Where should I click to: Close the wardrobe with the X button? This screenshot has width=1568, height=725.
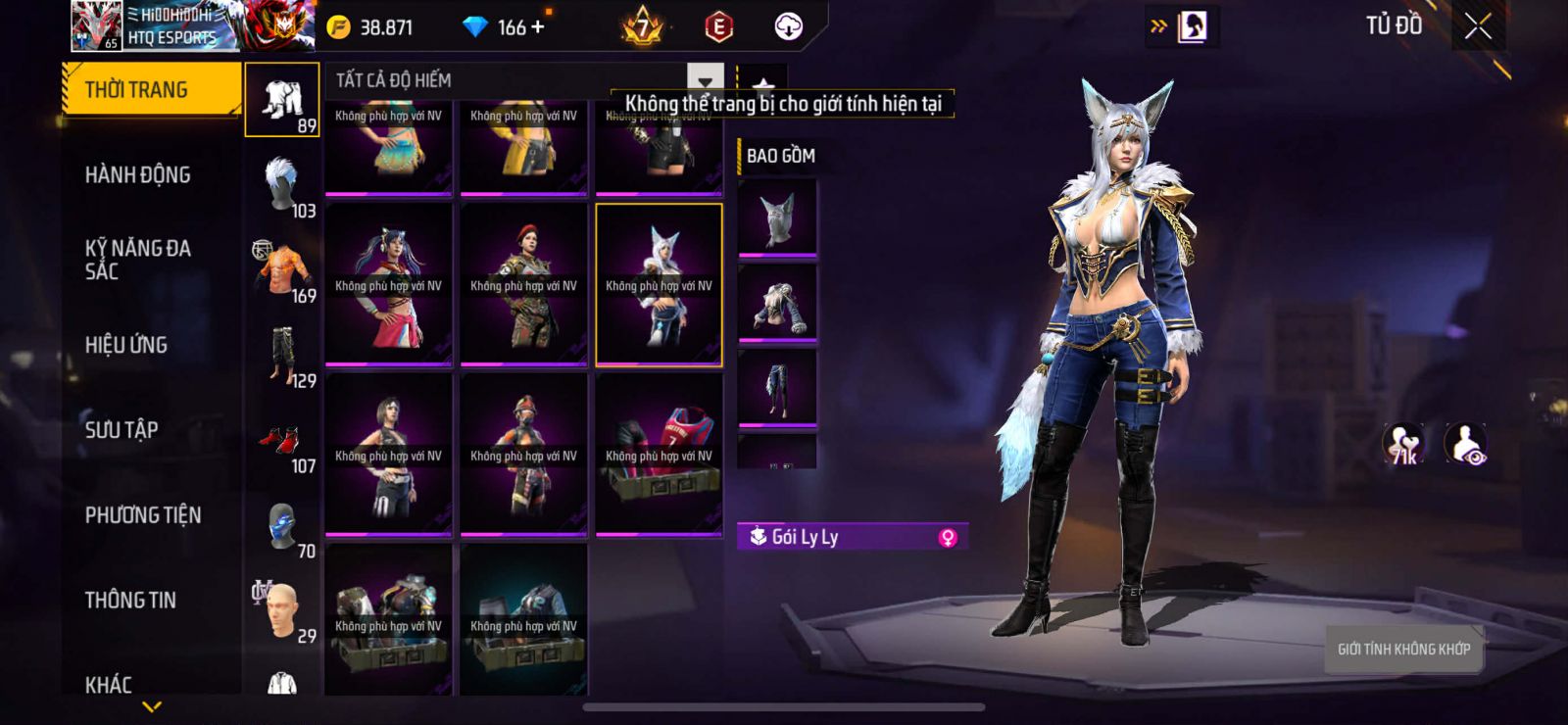click(1478, 26)
